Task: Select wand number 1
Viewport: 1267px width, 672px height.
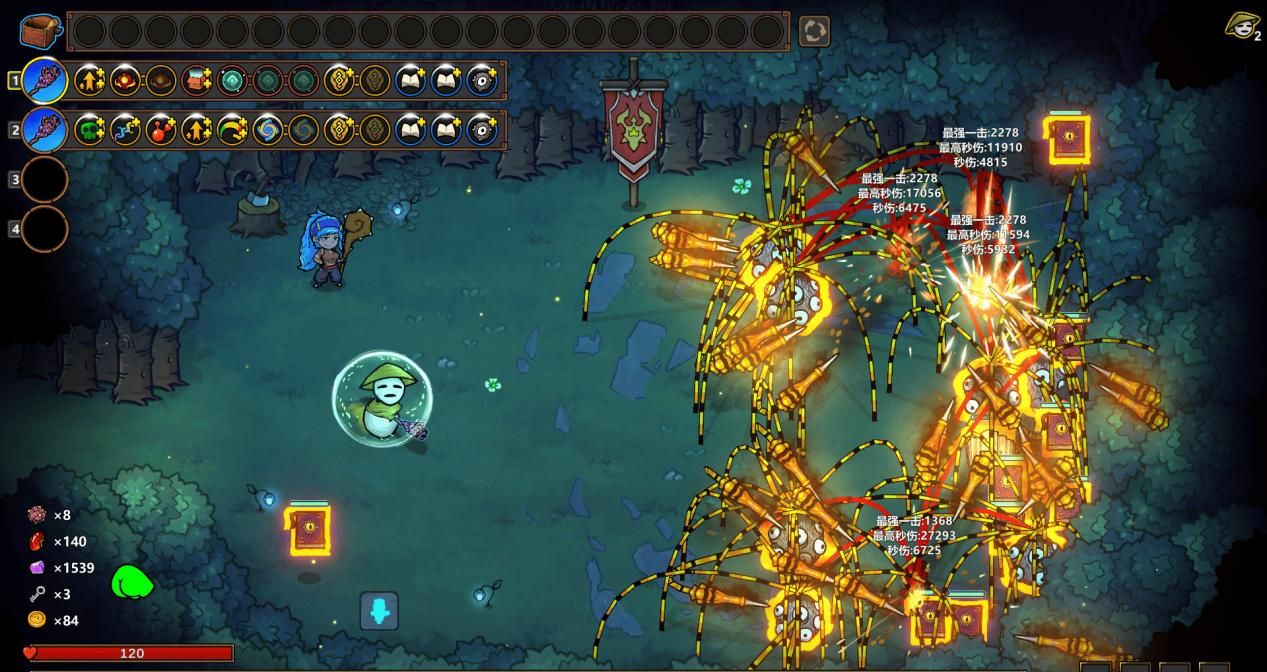Action: click(x=45, y=80)
